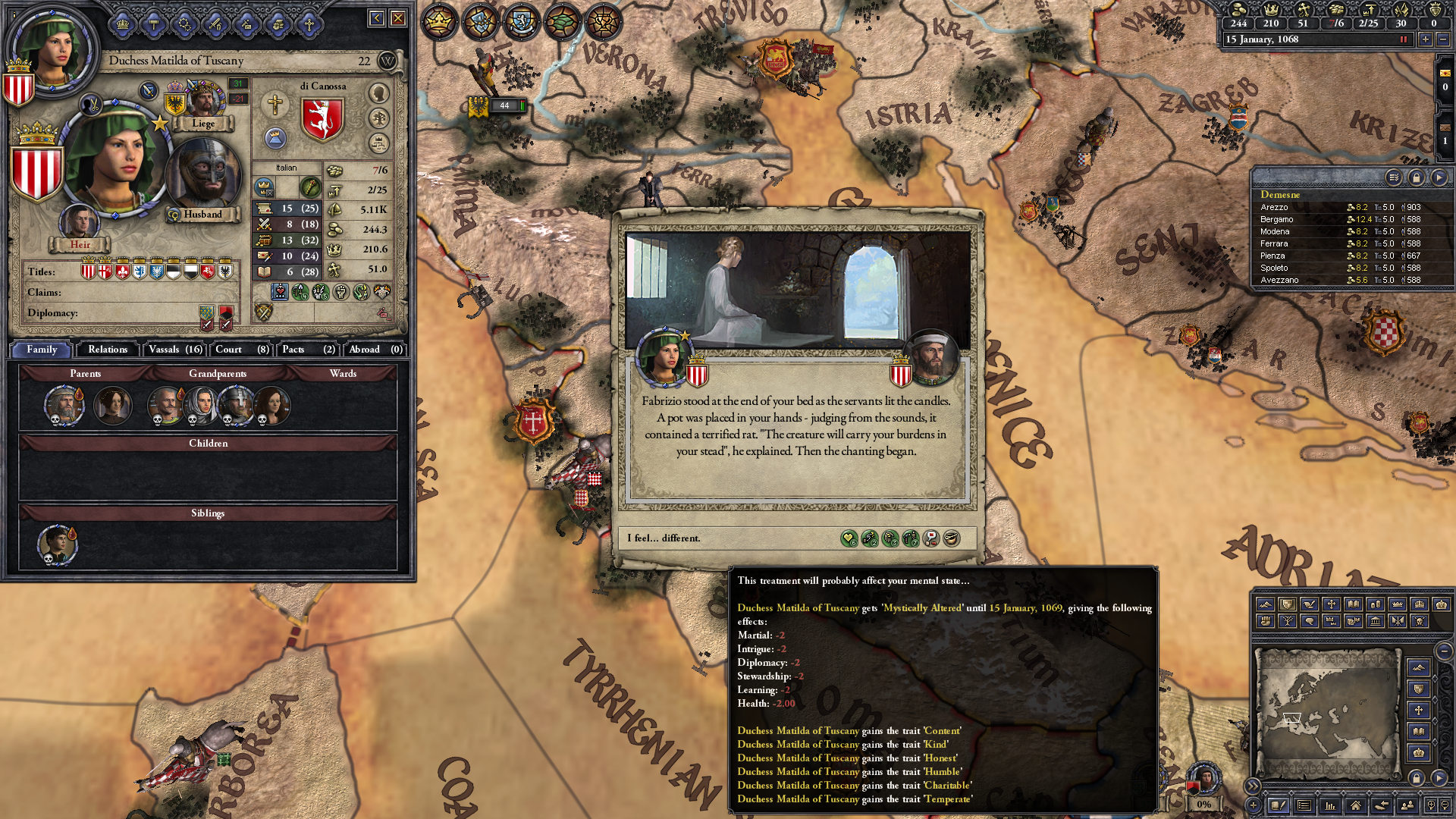1456x819 pixels.
Task: Open the Vassals tab
Action: click(174, 350)
